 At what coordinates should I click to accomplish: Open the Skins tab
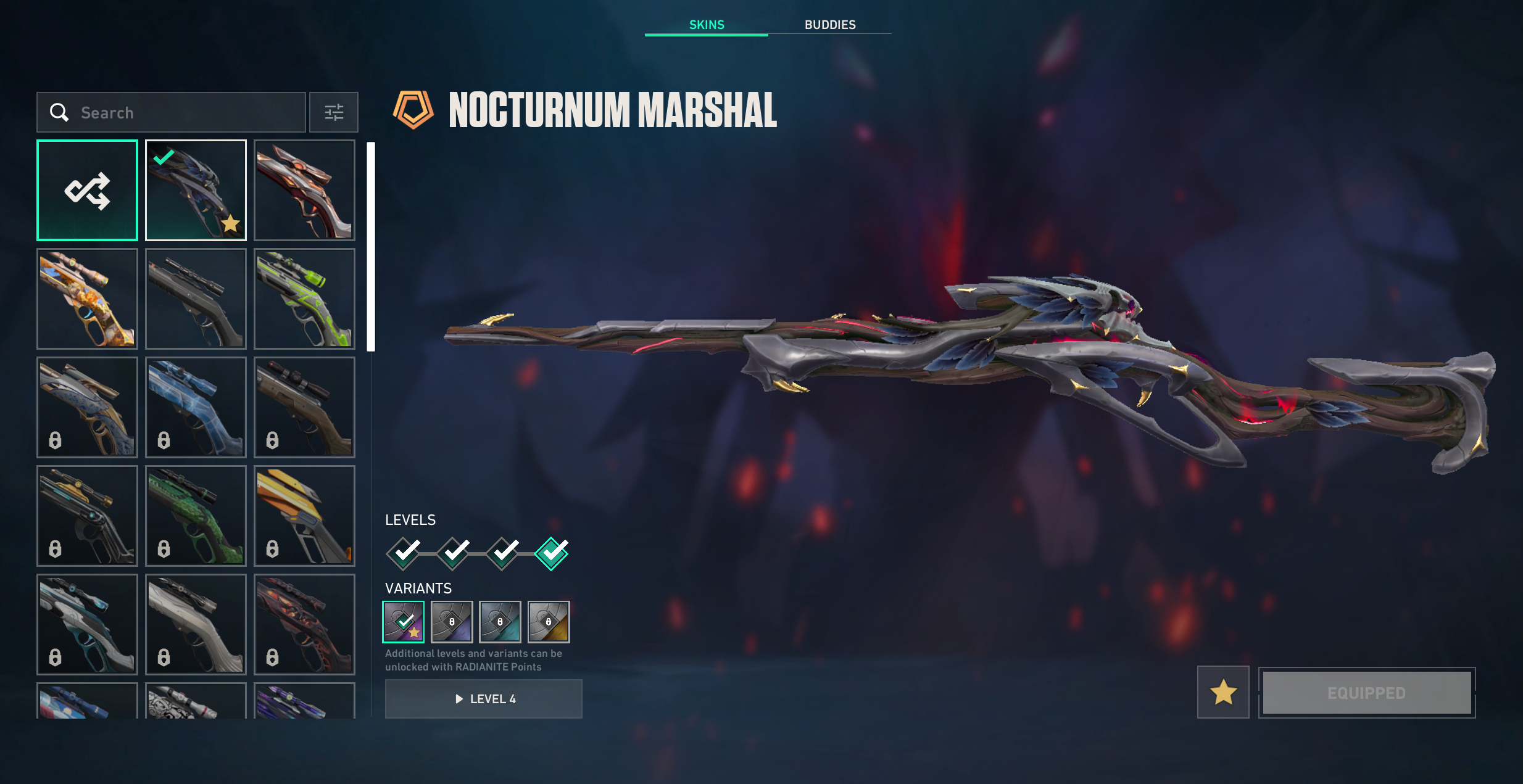[706, 25]
